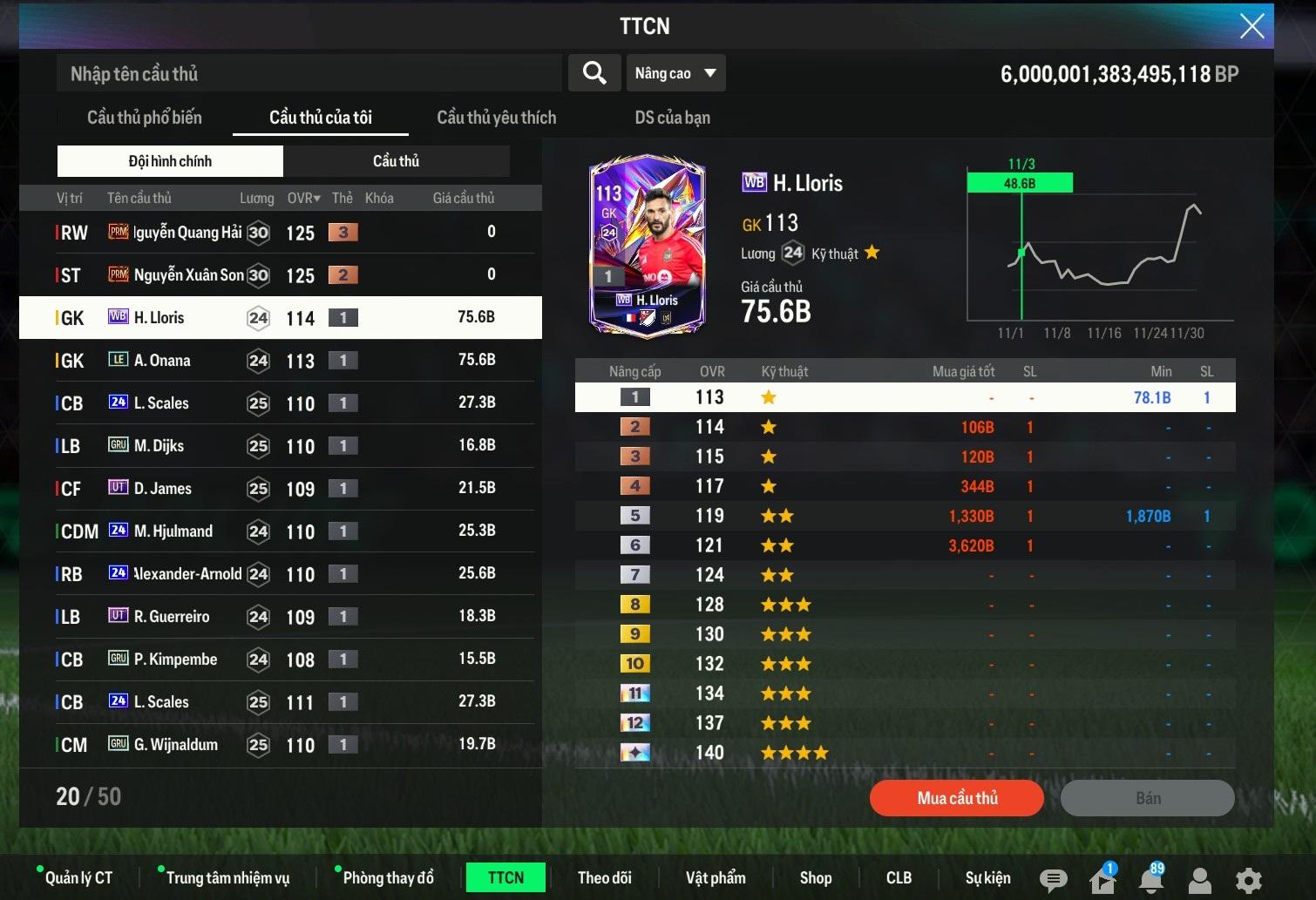
Task: Select the Đội hình chính sub-tab
Action: coord(170,161)
